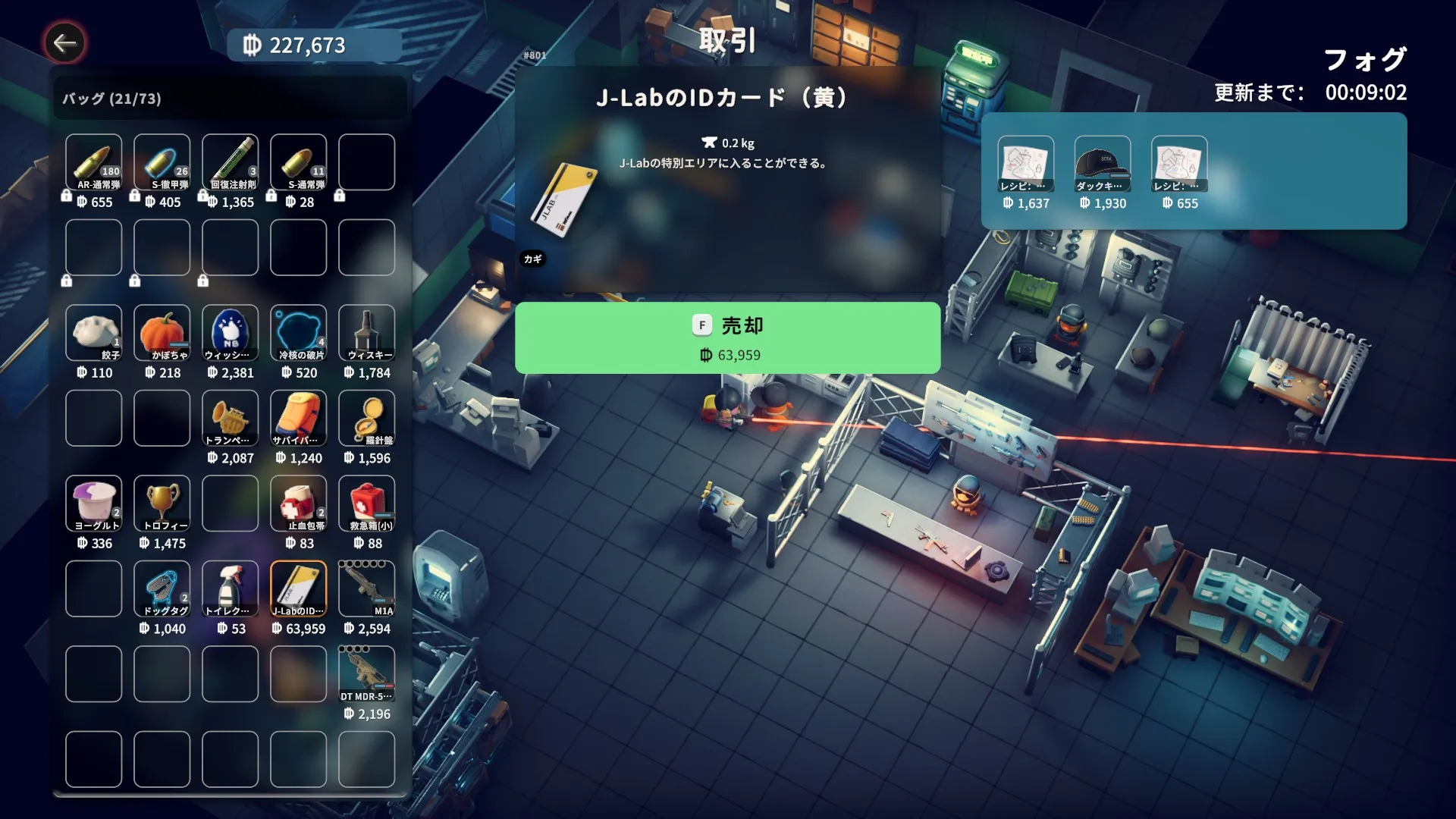Select the shop recipe priced 655
The height and width of the screenshot is (819, 1456).
[1179, 164]
